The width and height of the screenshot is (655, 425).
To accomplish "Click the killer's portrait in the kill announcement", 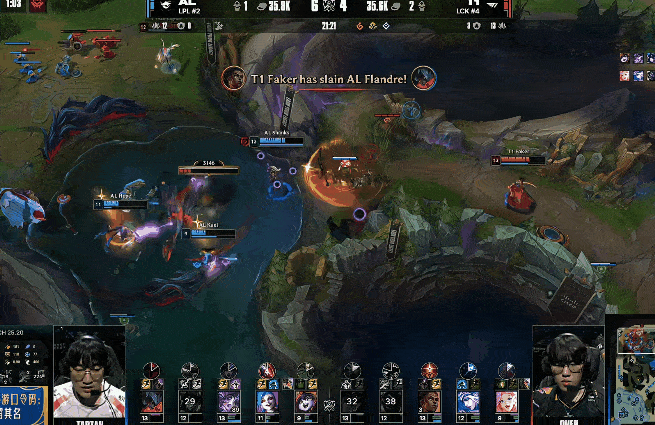I will (233, 77).
